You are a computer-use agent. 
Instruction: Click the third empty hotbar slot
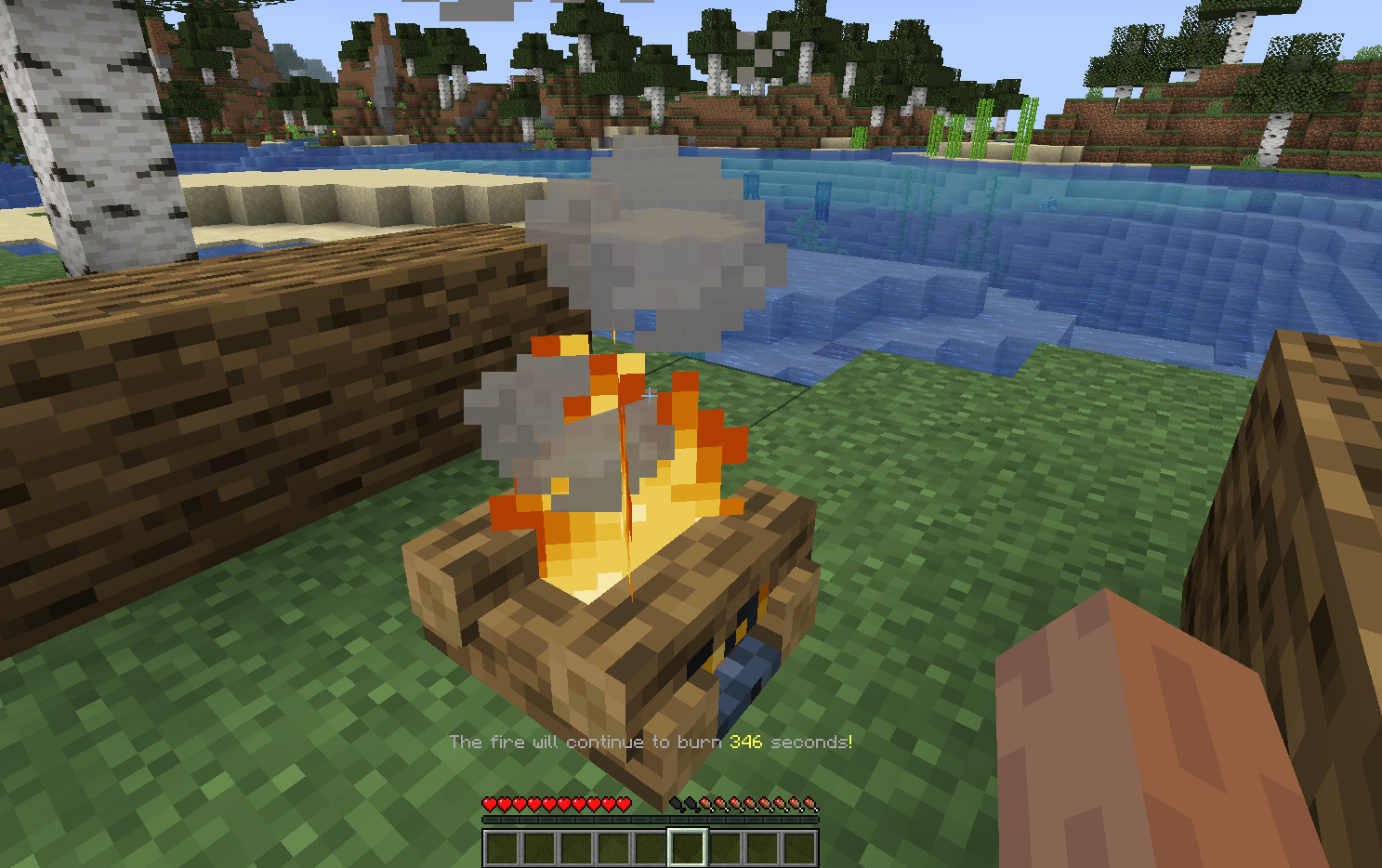(578, 848)
